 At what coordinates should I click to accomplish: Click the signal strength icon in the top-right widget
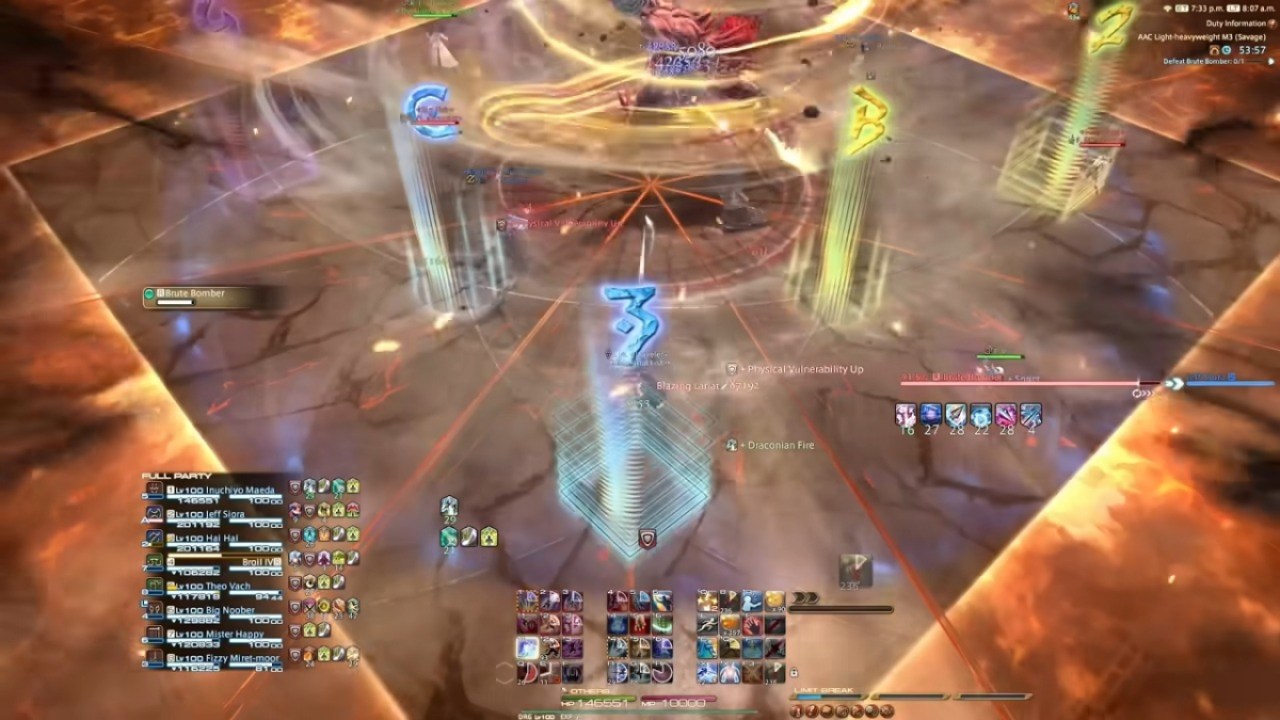pyautogui.click(x=1168, y=8)
